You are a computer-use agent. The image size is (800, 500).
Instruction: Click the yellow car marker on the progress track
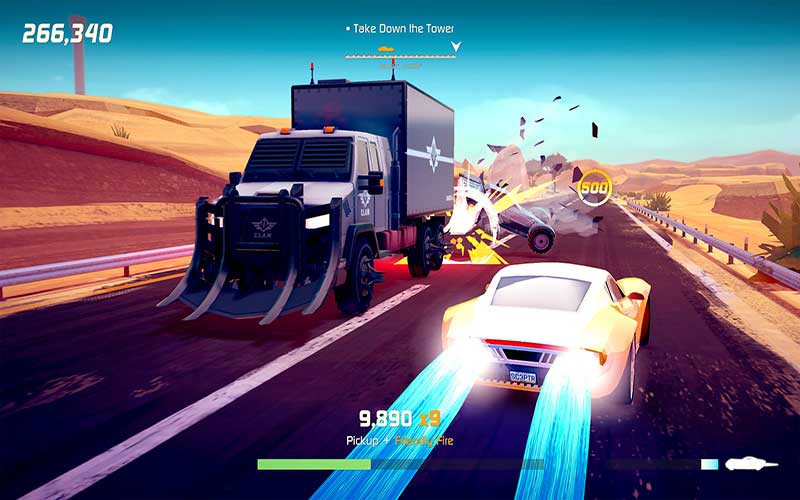(x=386, y=48)
